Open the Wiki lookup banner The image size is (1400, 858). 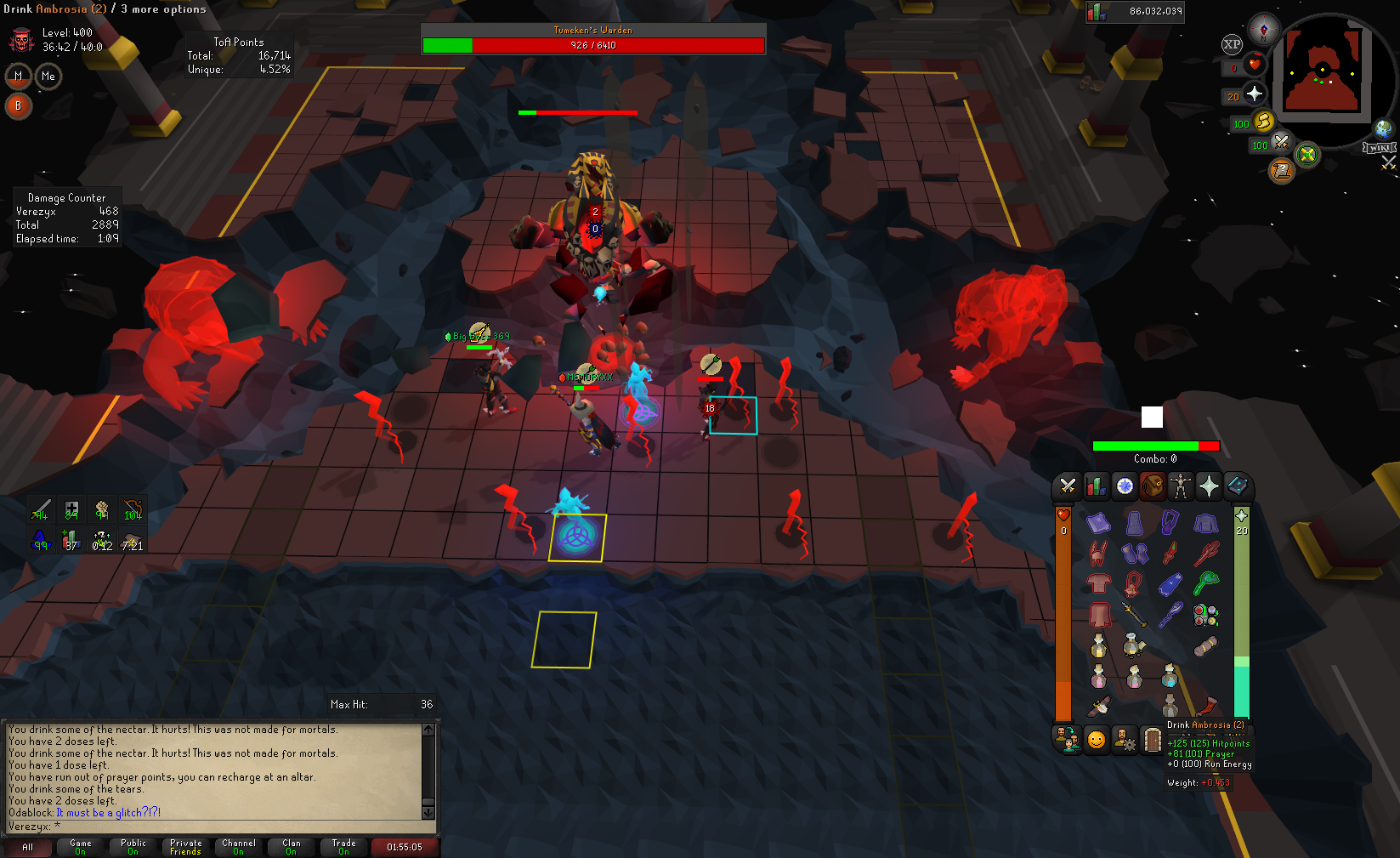click(x=1379, y=148)
